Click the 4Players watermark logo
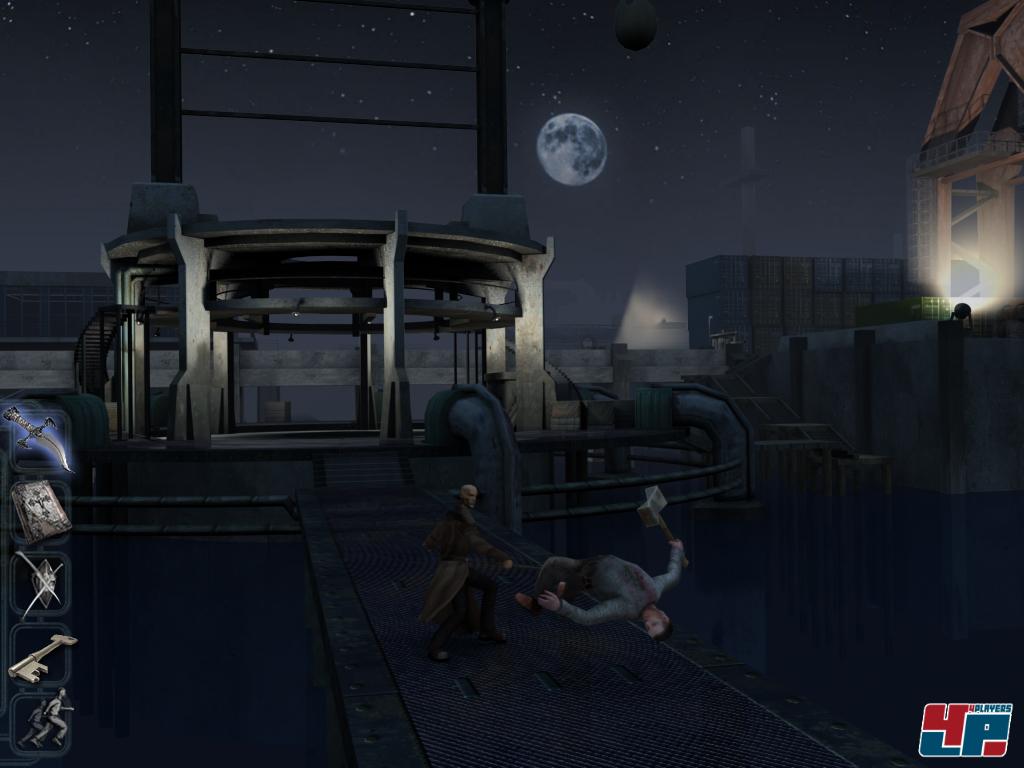The image size is (1024, 768). (x=964, y=728)
